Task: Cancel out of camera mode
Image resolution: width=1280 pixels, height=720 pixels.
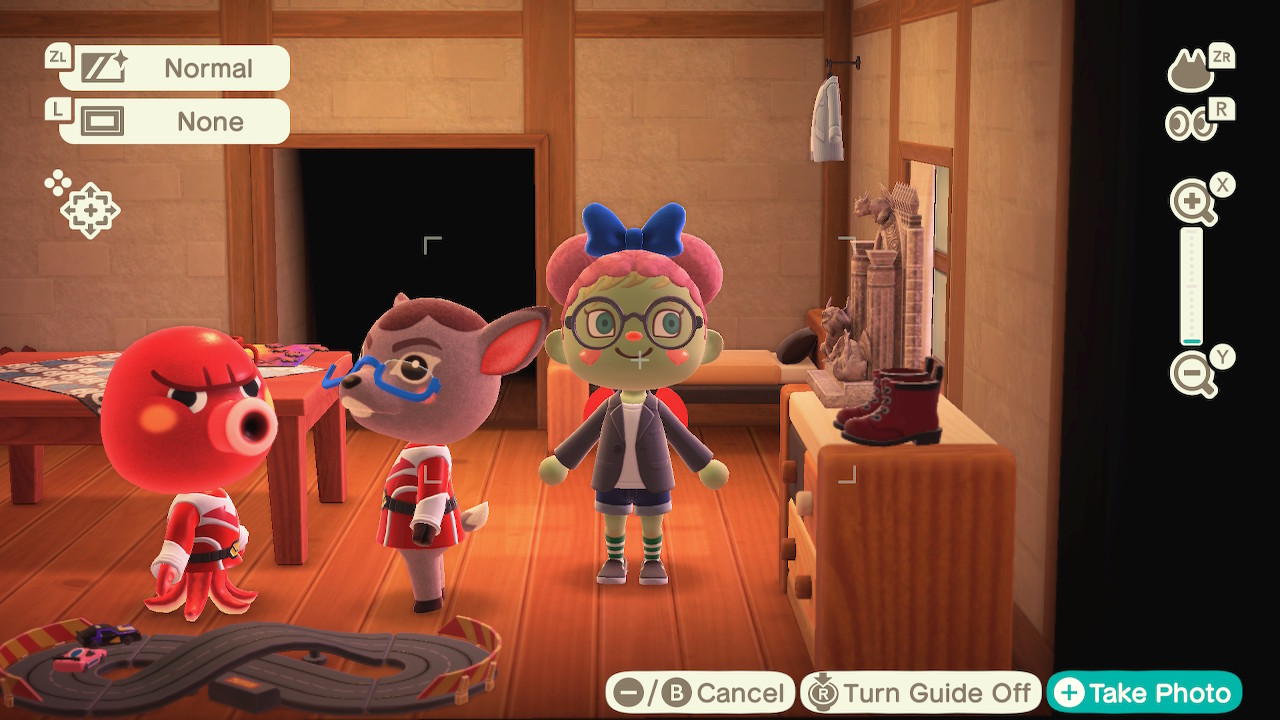Action: click(x=700, y=692)
